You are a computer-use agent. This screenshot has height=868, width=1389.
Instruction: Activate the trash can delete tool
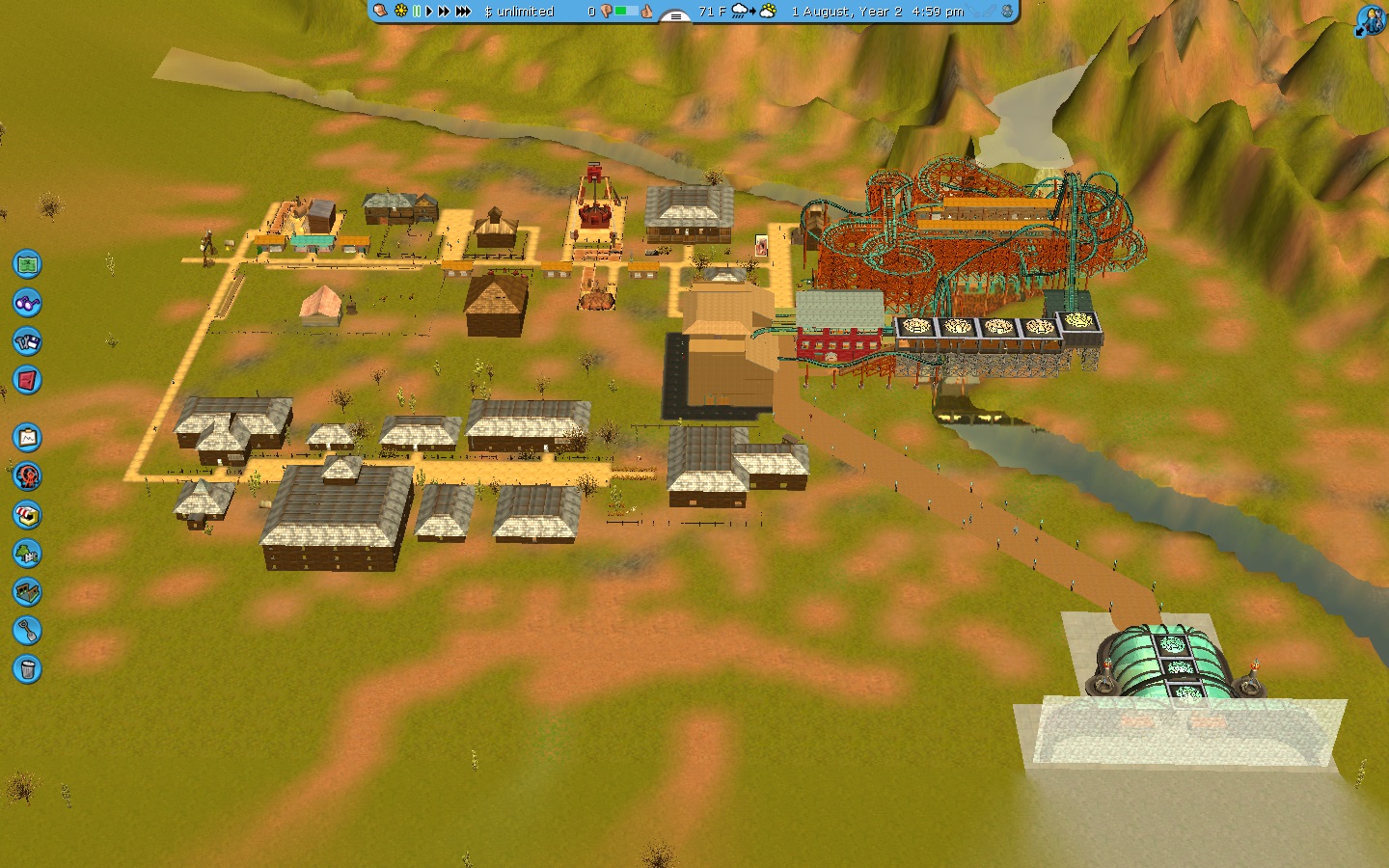click(x=27, y=668)
